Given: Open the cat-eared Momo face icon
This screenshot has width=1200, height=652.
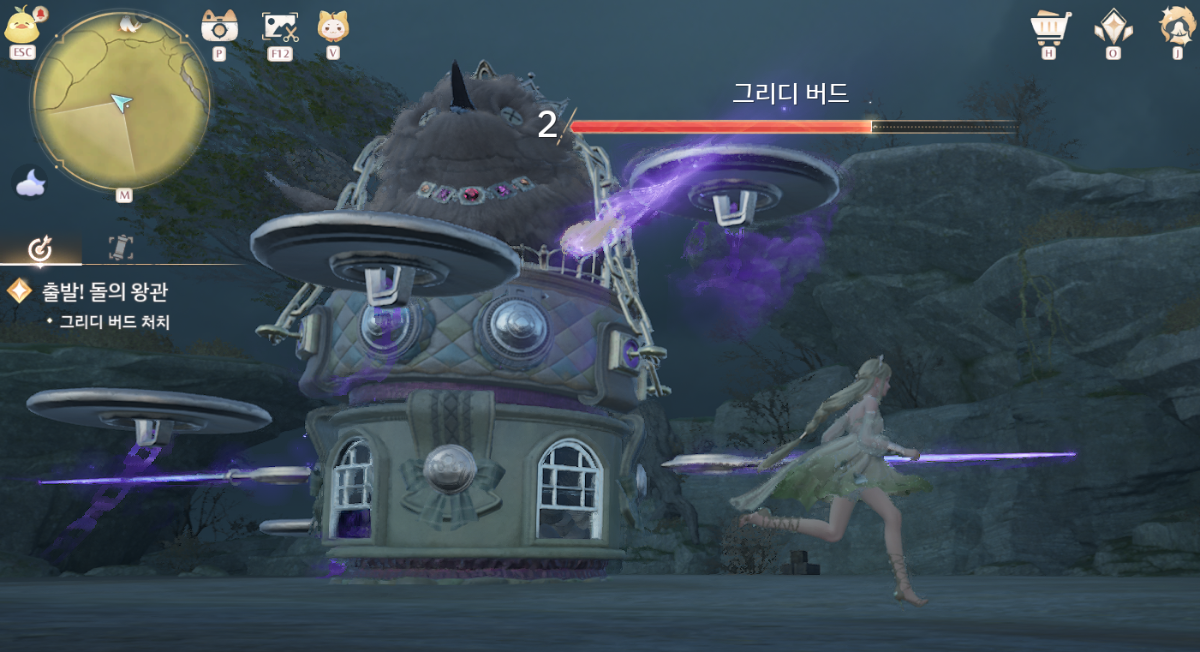Looking at the screenshot, I should tap(332, 25).
